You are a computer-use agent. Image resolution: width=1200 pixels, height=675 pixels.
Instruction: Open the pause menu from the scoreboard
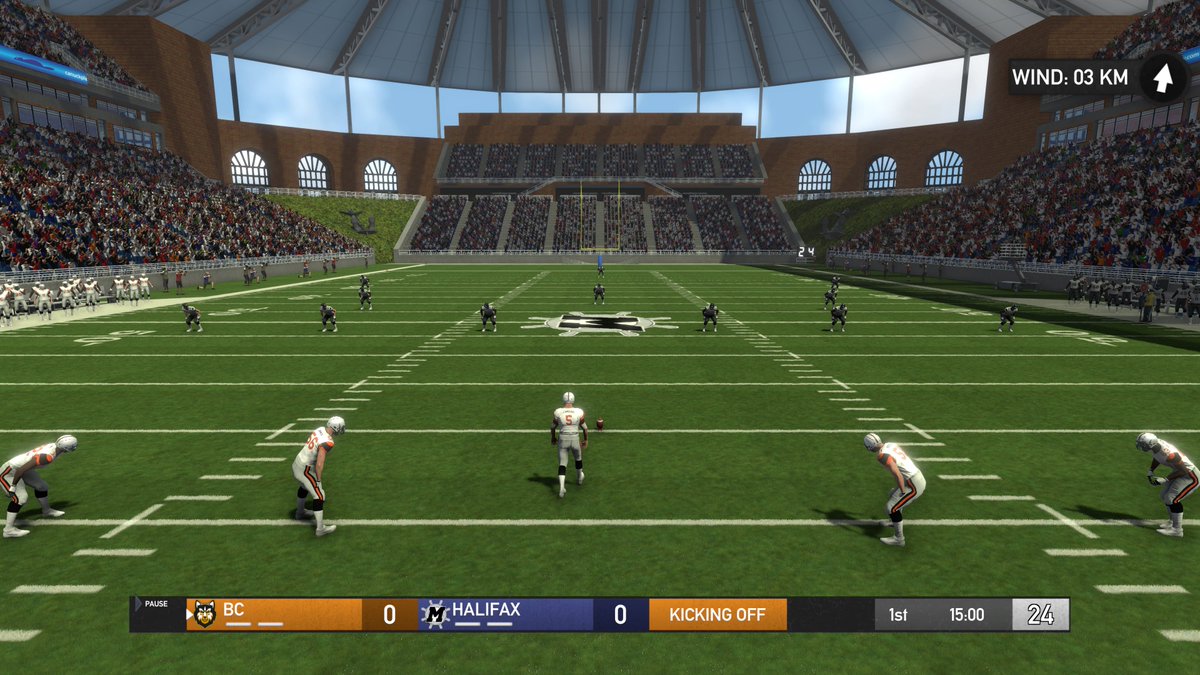(154, 604)
